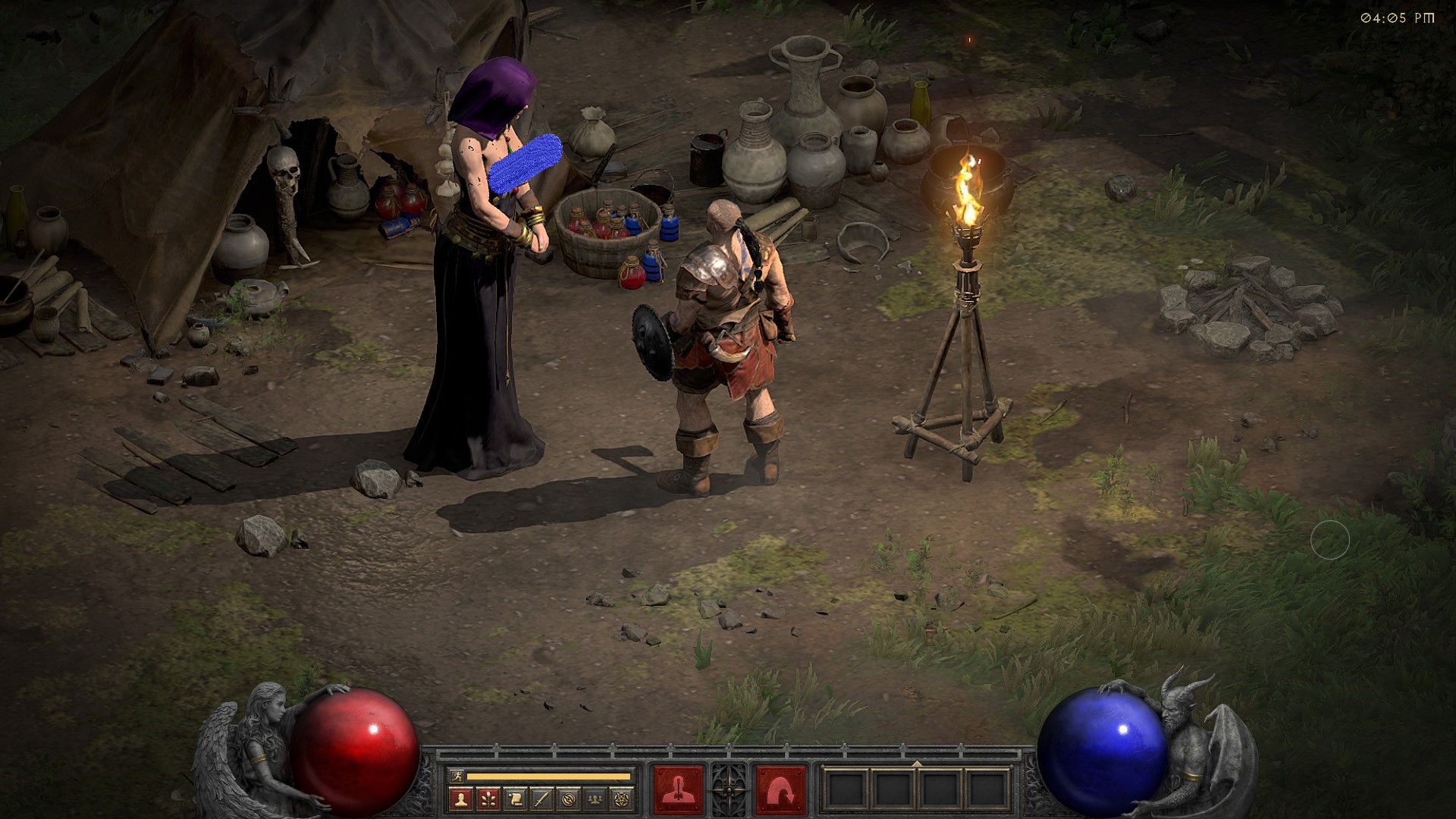Open the game menu pentagram icon
1456x819 pixels.
point(623,799)
